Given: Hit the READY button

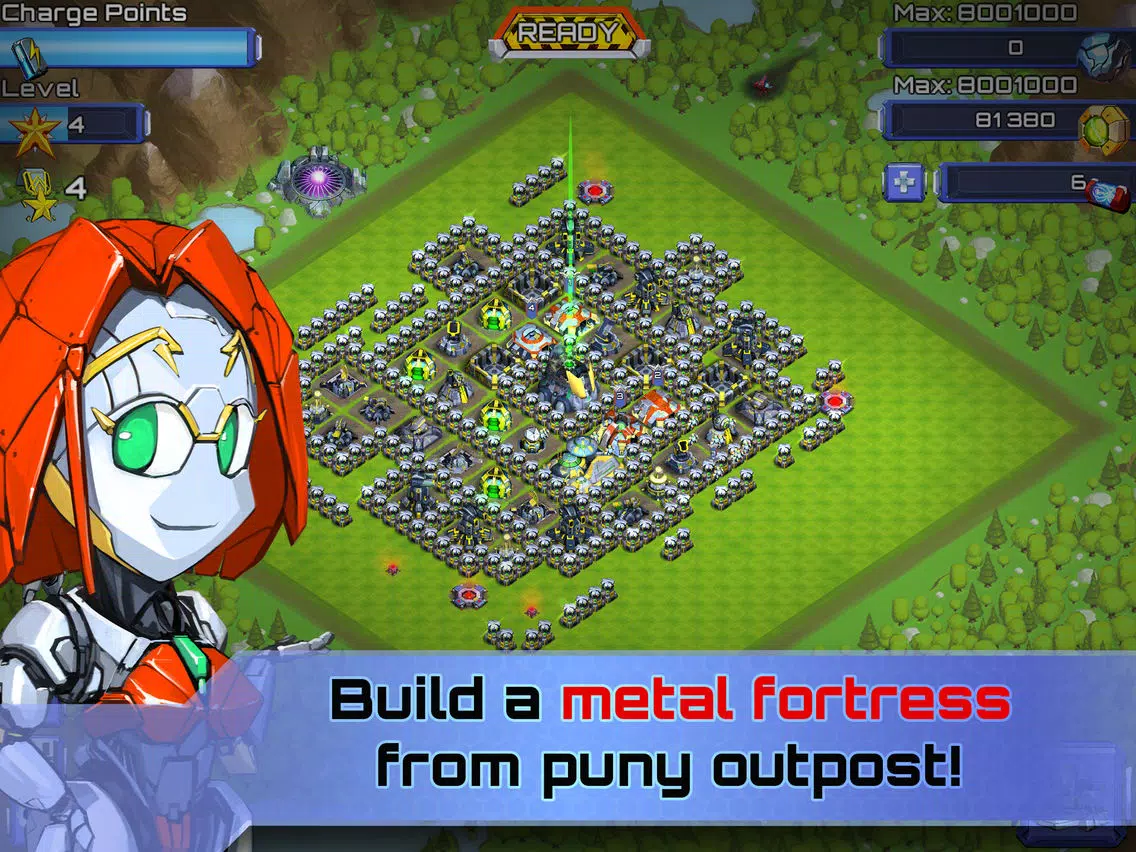Looking at the screenshot, I should click(x=569, y=32).
